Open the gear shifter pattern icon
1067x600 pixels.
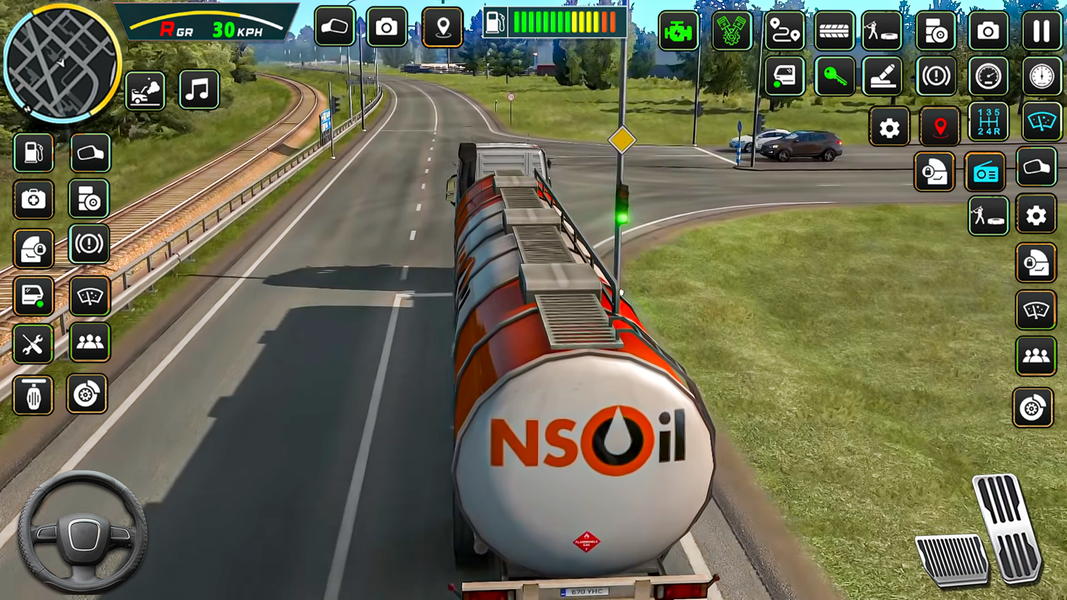[988, 122]
